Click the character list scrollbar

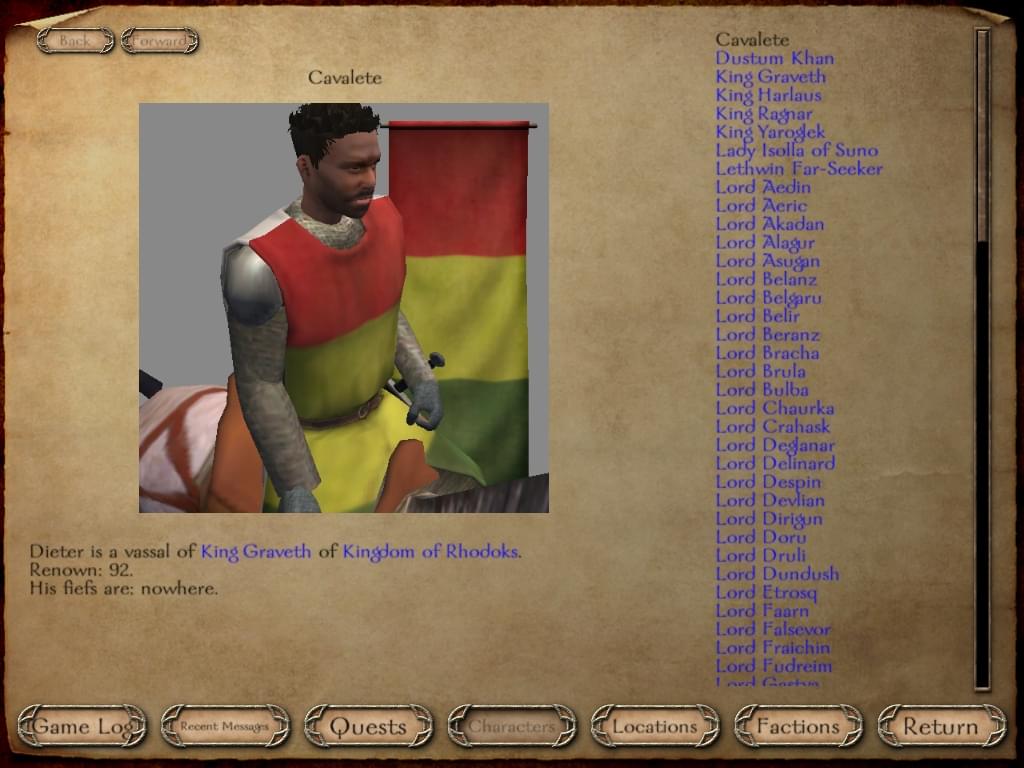tap(982, 360)
